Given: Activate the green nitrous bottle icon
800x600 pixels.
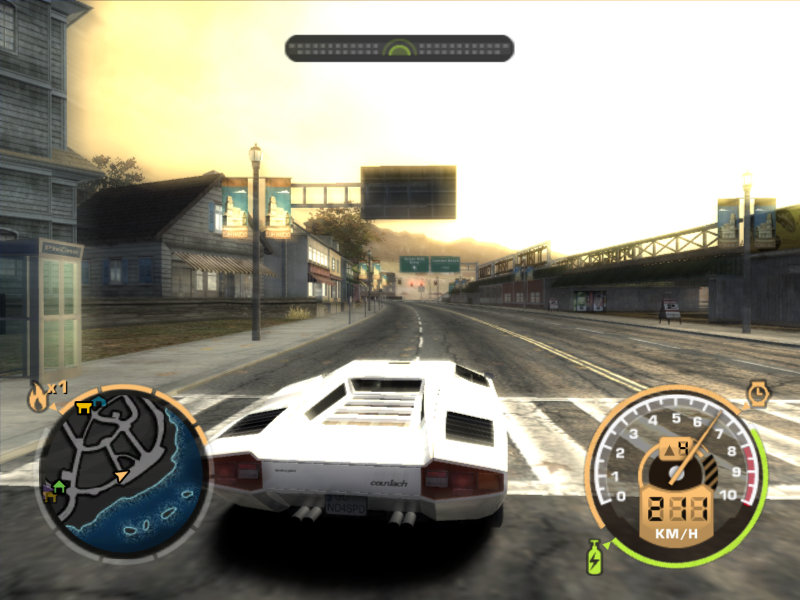Looking at the screenshot, I should pos(594,557).
